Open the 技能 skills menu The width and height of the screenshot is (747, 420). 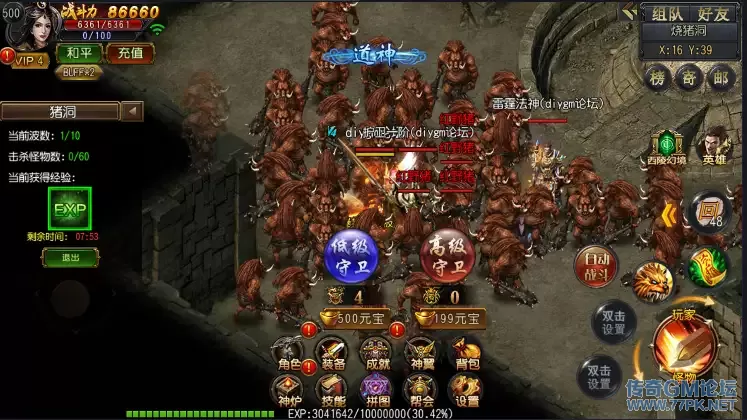(333, 391)
